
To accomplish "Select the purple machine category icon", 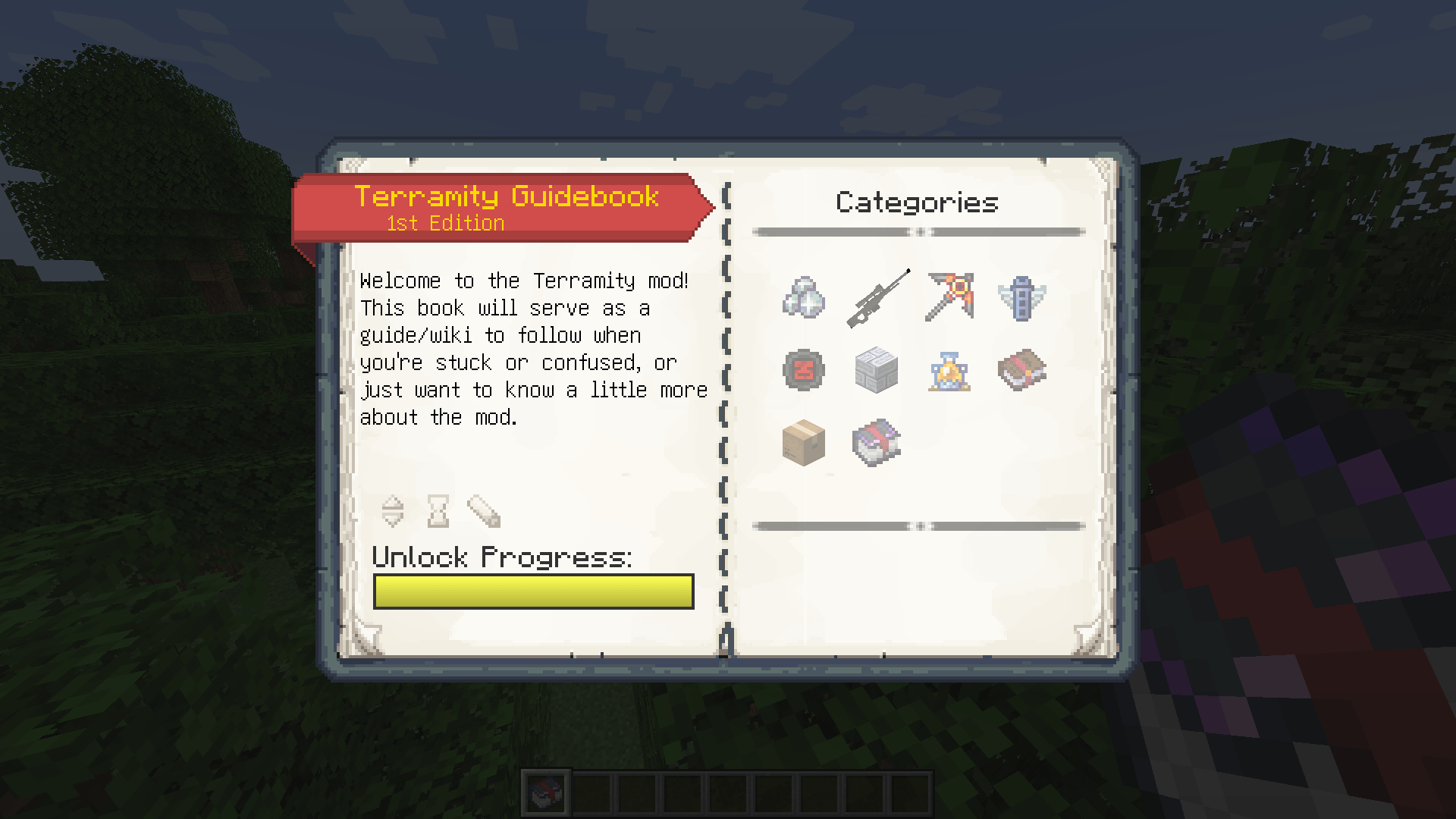I will click(x=876, y=442).
